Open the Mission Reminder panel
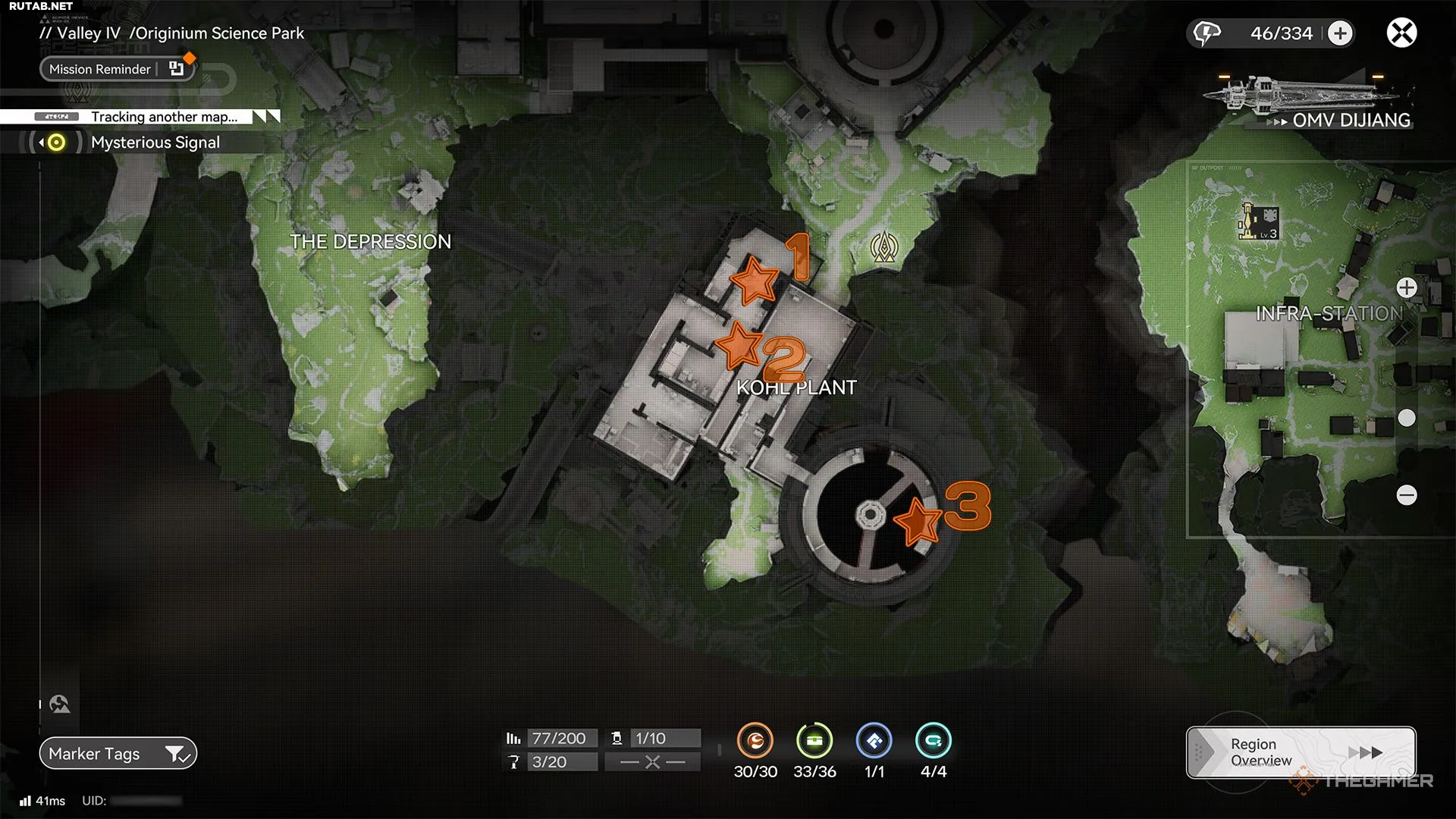Viewport: 1456px width, 819px height. (x=118, y=69)
